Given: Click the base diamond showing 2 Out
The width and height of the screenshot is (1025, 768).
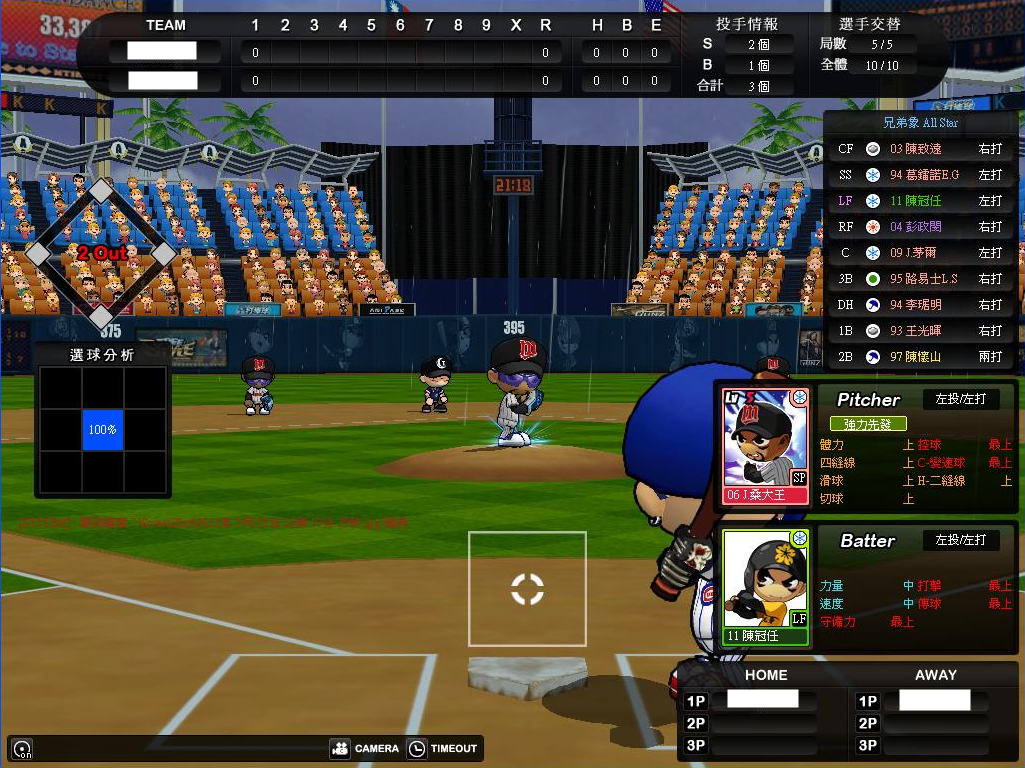Looking at the screenshot, I should pyautogui.click(x=101, y=253).
